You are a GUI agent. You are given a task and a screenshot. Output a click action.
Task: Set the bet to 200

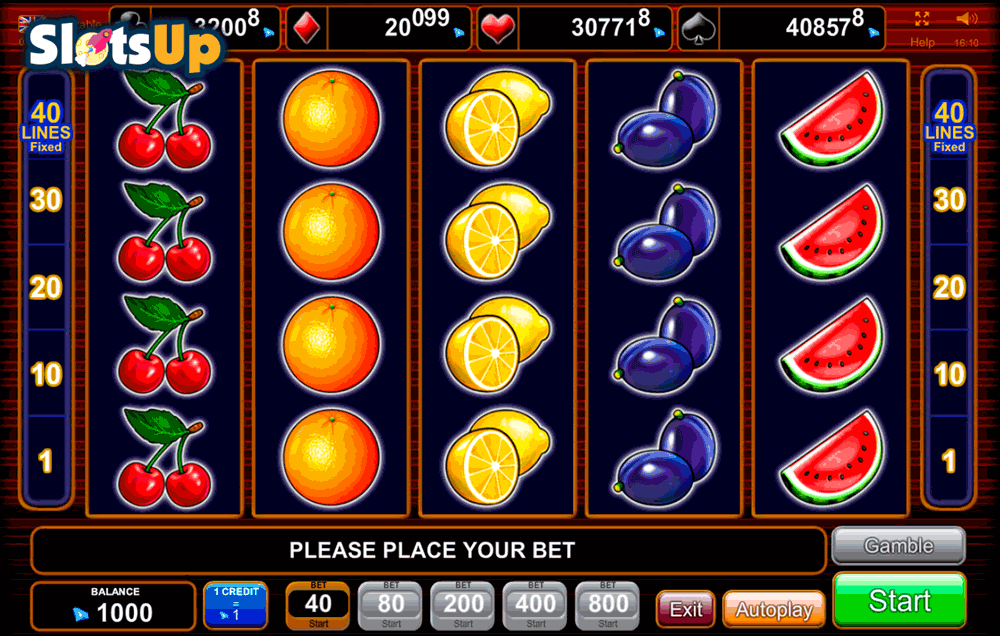click(463, 605)
